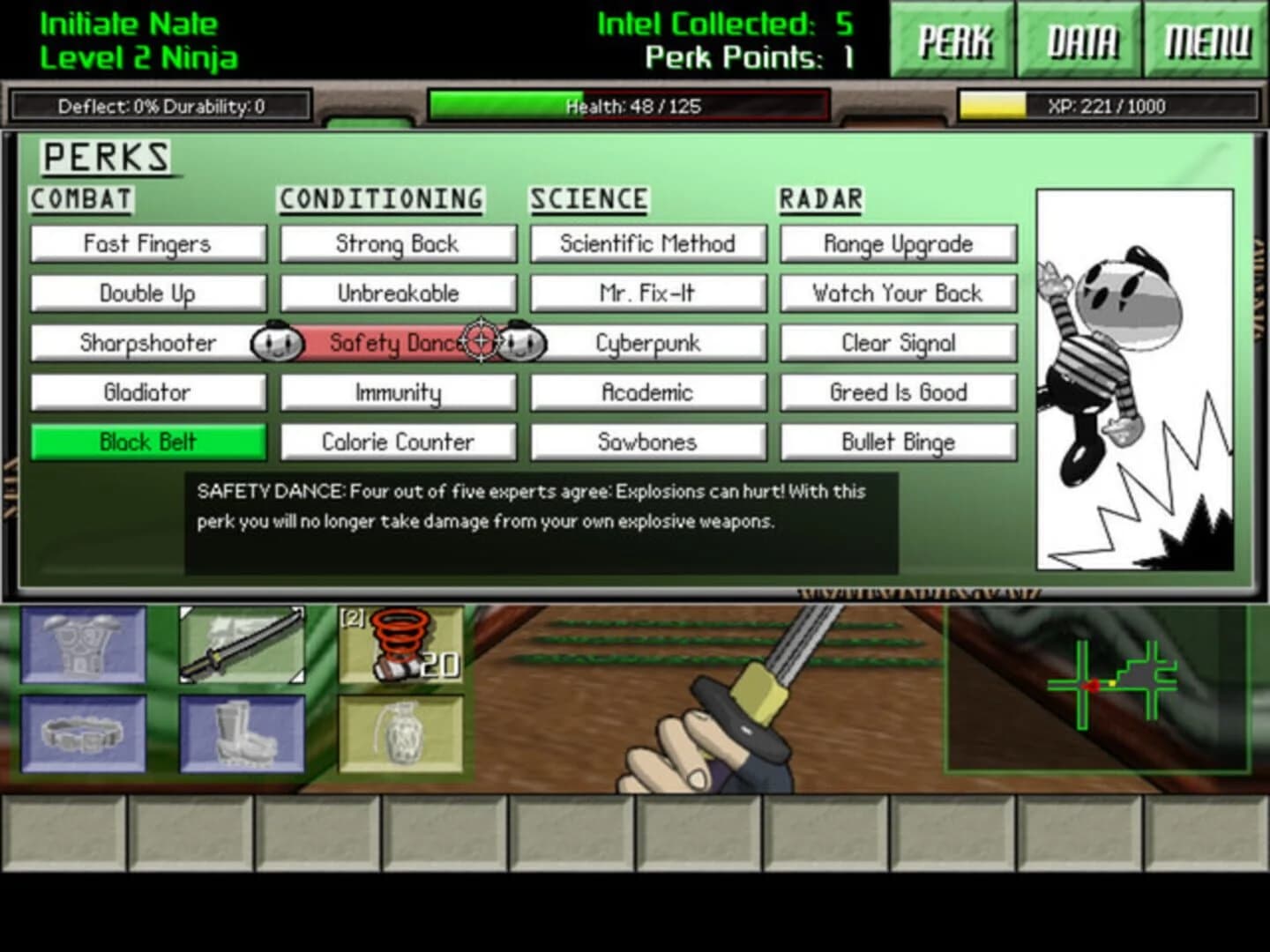Select the katana inventory slot
The height and width of the screenshot is (952, 1270).
coord(240,646)
